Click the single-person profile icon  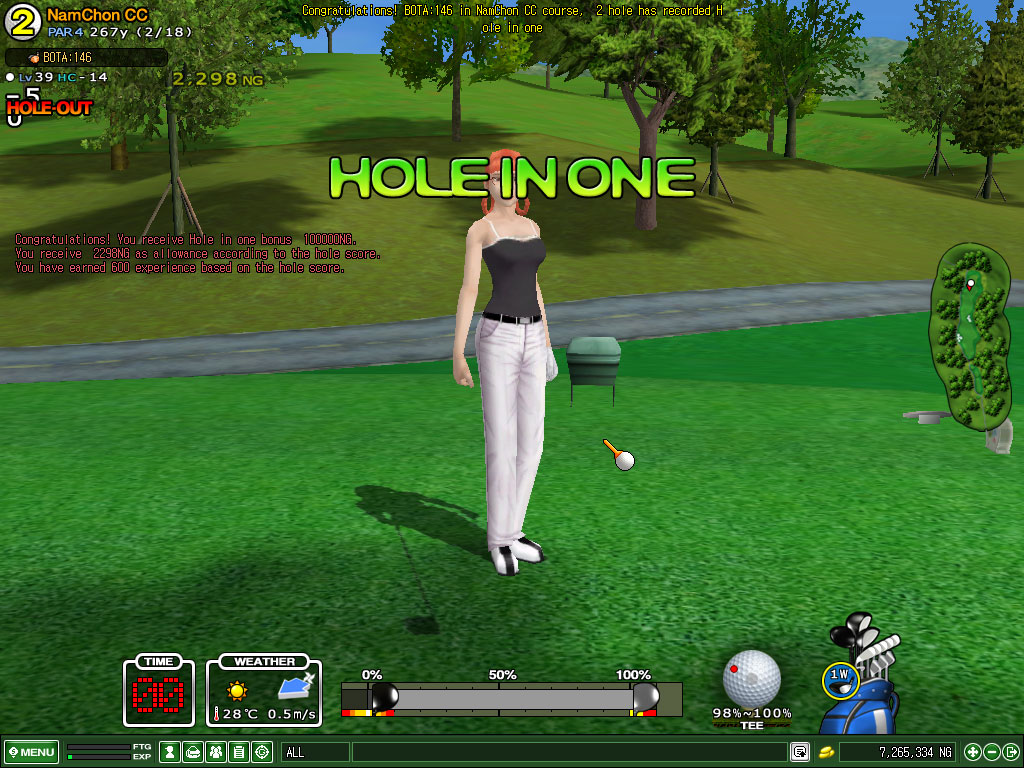pyautogui.click(x=170, y=752)
